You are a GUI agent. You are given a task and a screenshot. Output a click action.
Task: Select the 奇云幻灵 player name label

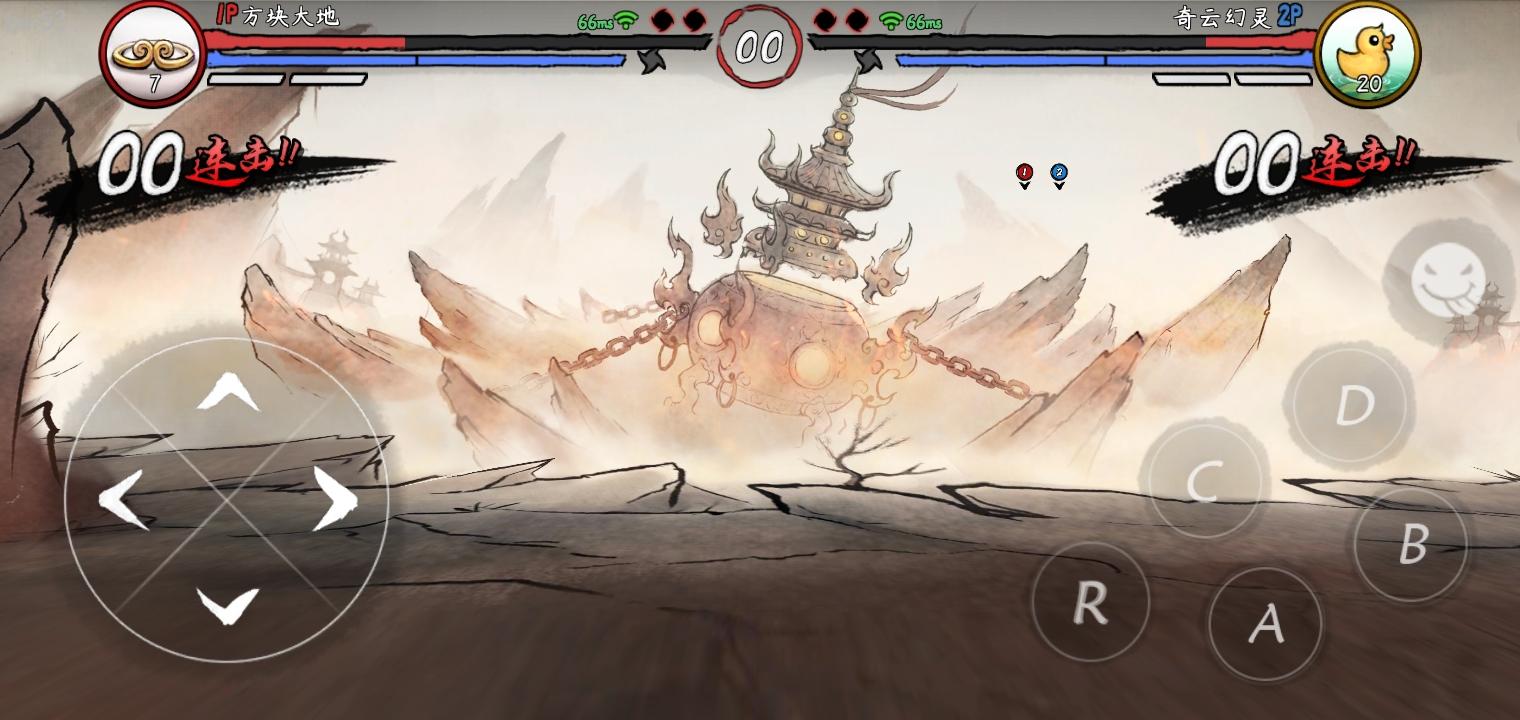click(1225, 17)
